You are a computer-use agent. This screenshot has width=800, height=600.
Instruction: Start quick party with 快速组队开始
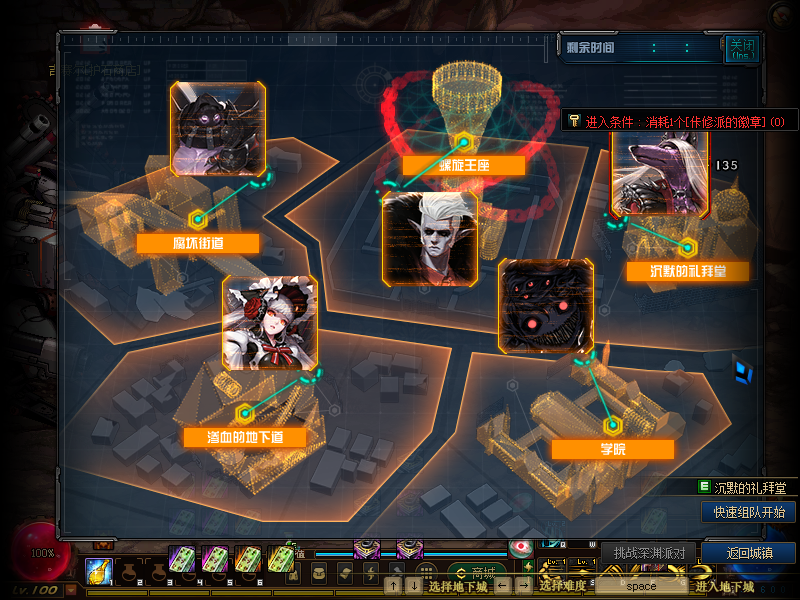point(749,512)
